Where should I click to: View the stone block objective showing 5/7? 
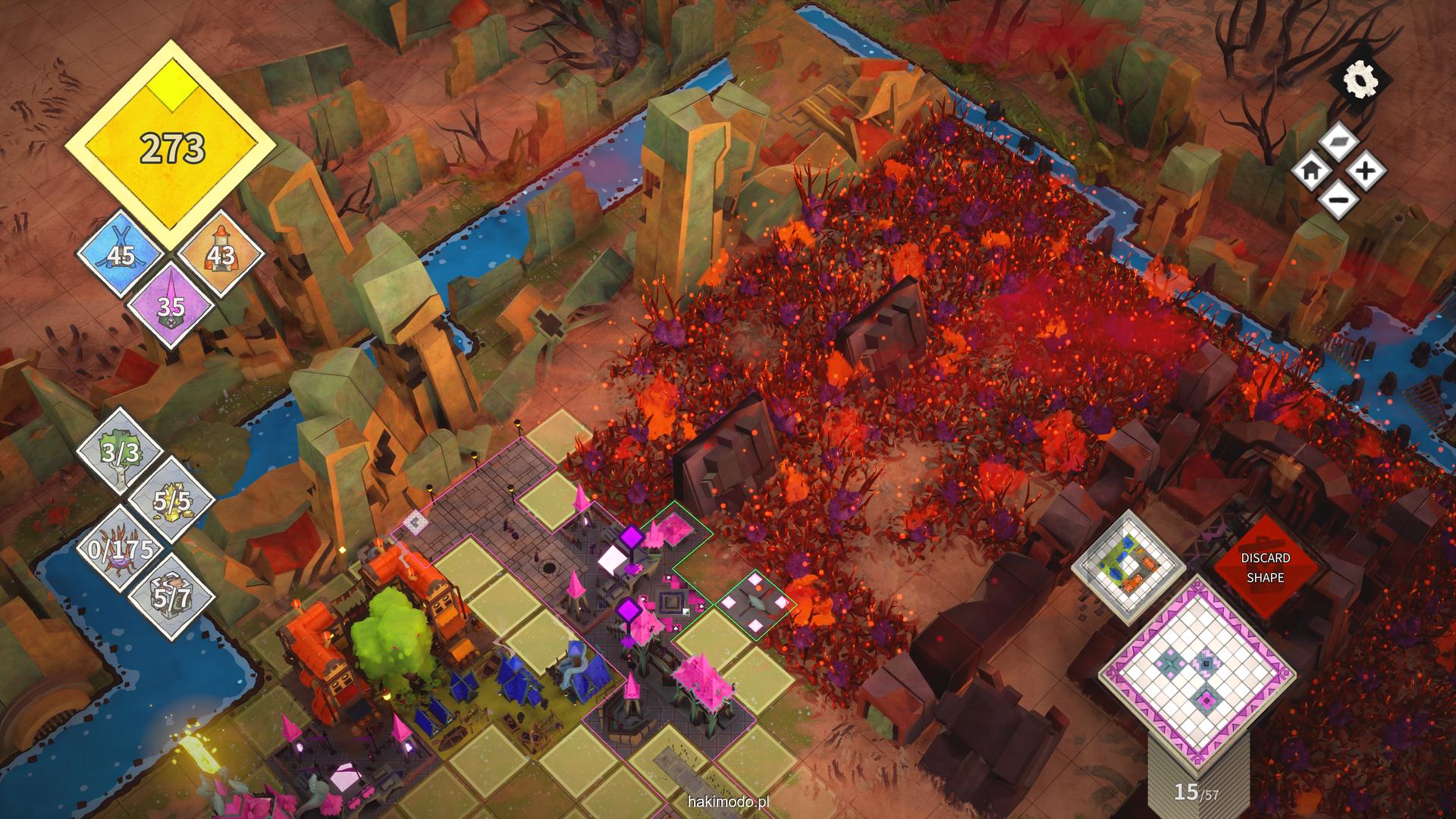[171, 598]
